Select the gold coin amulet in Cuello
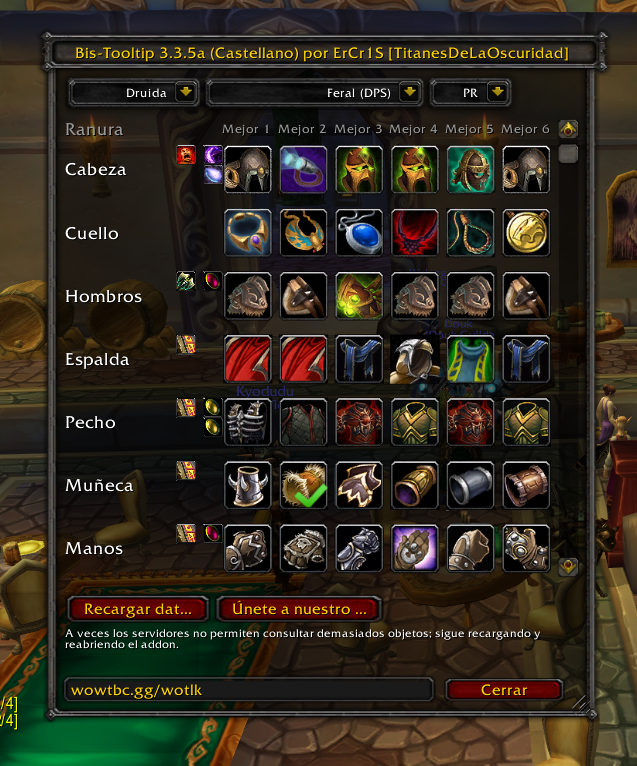Image resolution: width=637 pixels, height=766 pixels. 526,233
